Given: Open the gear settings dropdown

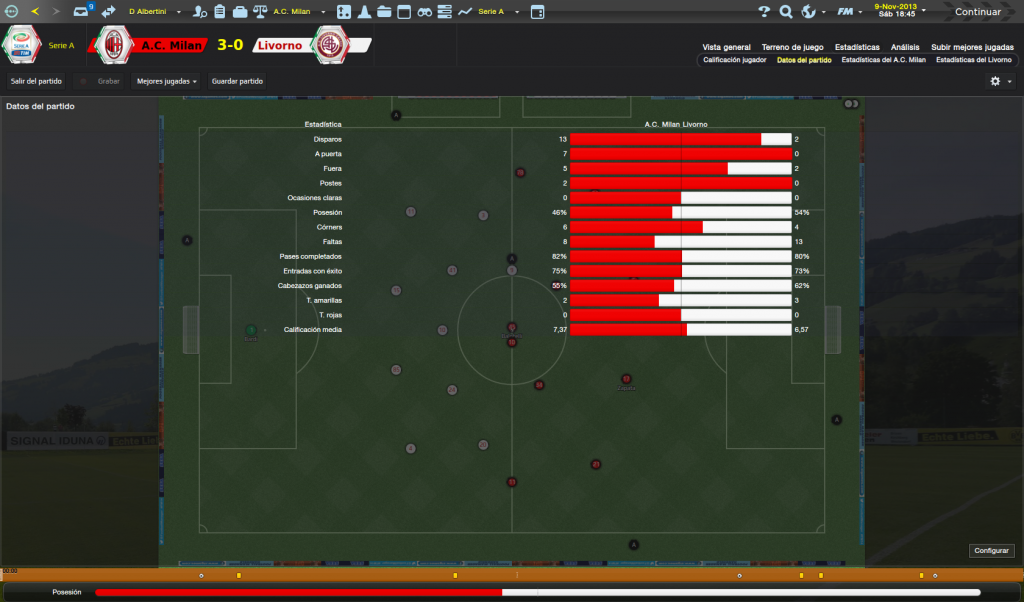Looking at the screenshot, I should coord(1000,81).
